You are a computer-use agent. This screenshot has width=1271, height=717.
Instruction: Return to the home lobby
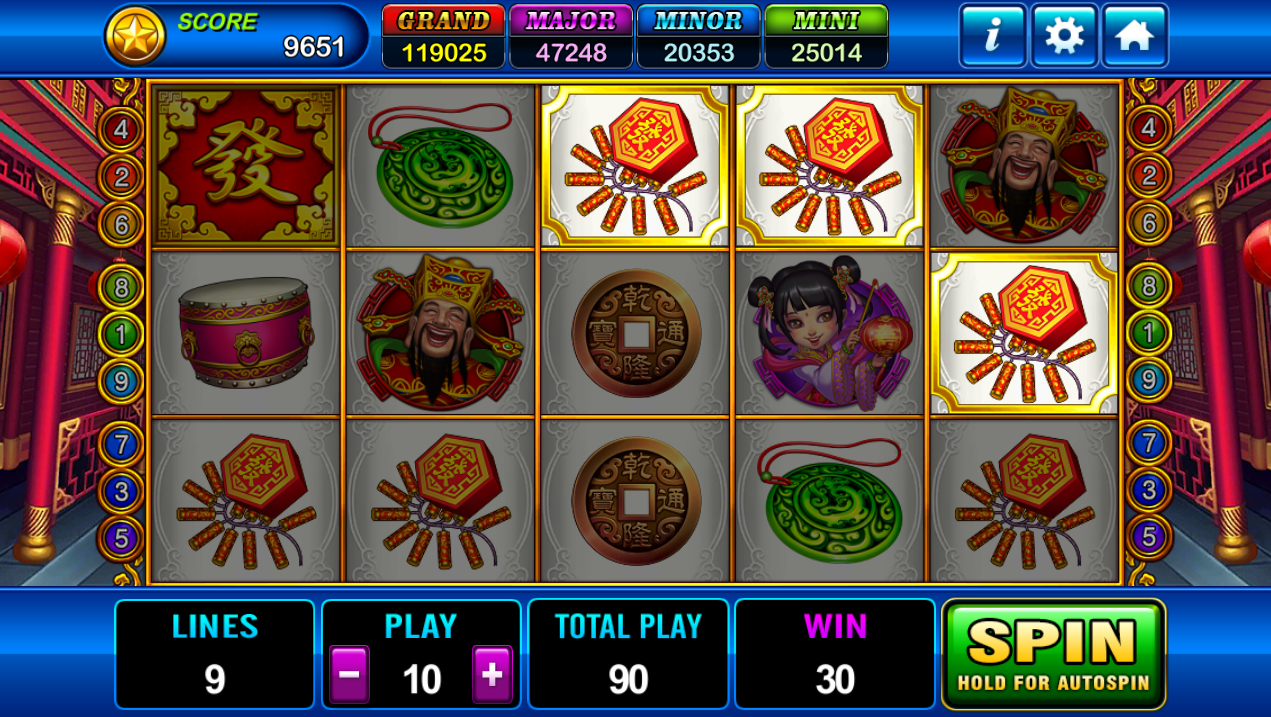coord(1135,36)
